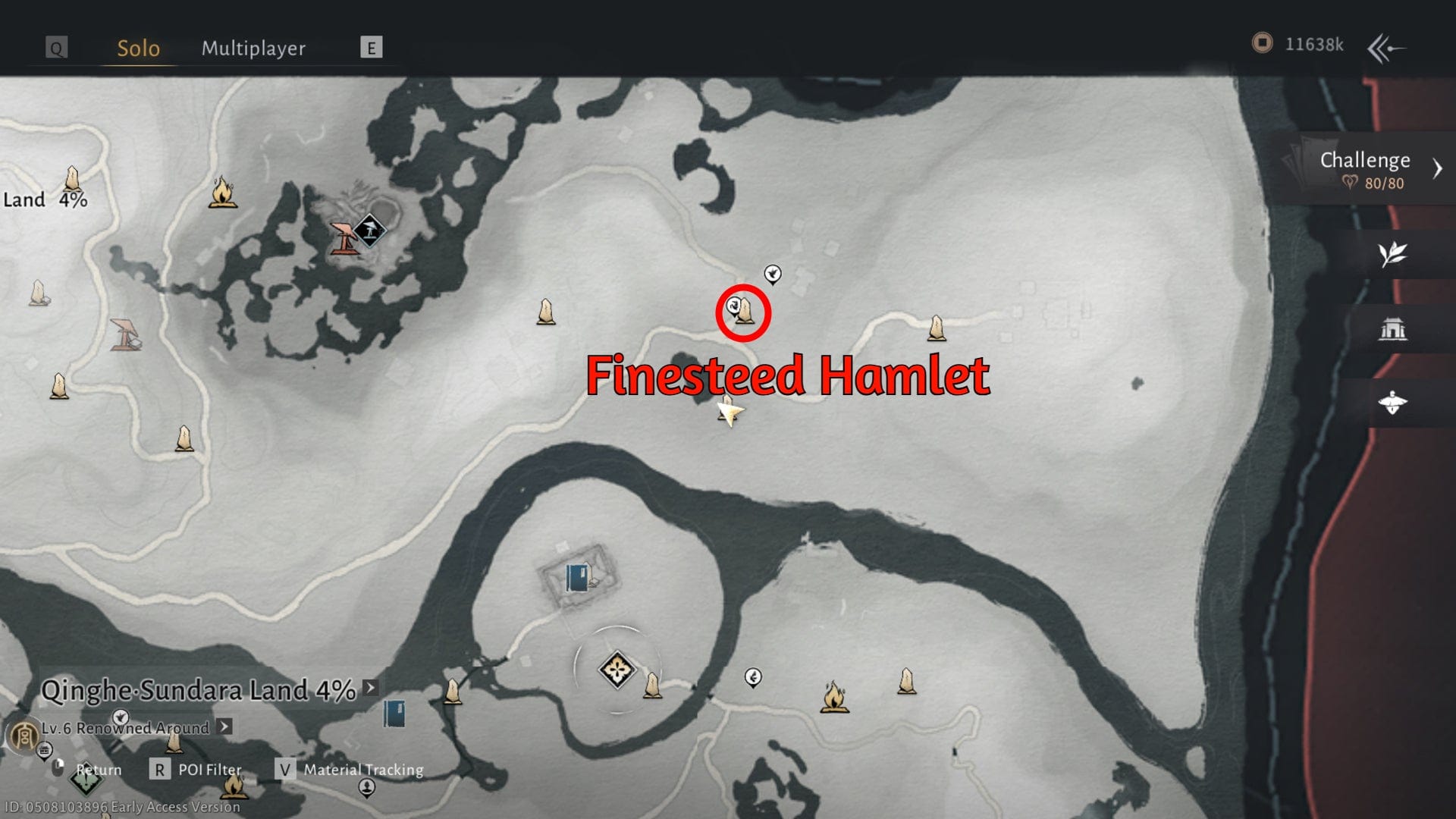Close the map with the back arrow

(x=1386, y=49)
